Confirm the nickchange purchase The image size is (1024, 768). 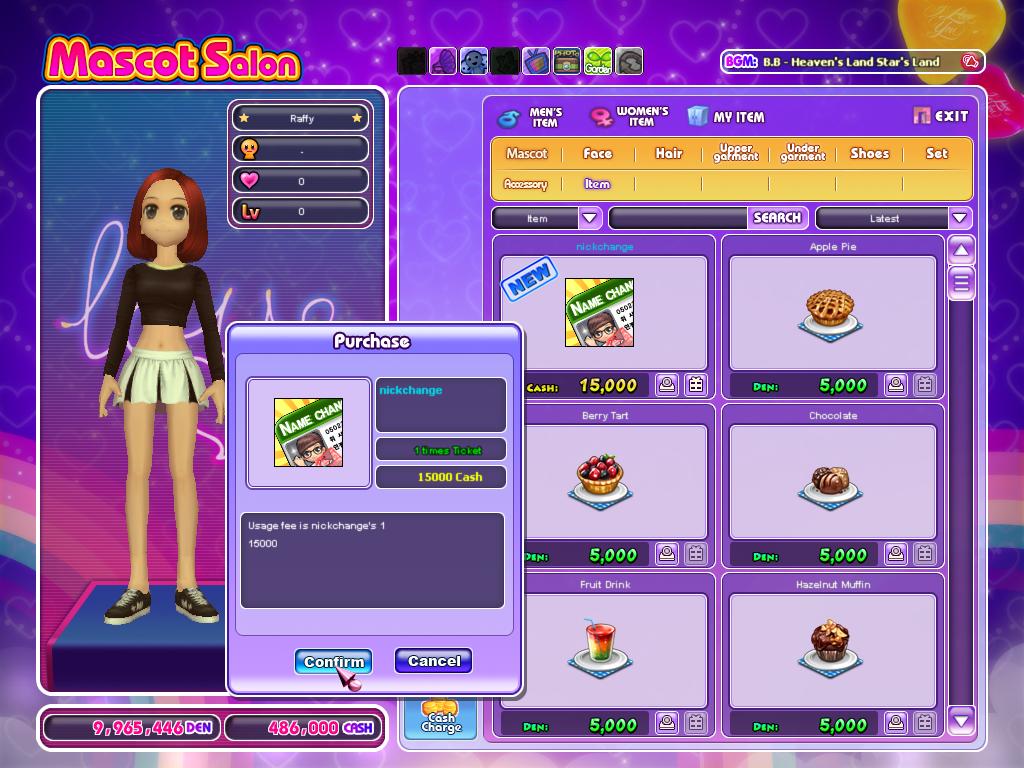pos(333,661)
